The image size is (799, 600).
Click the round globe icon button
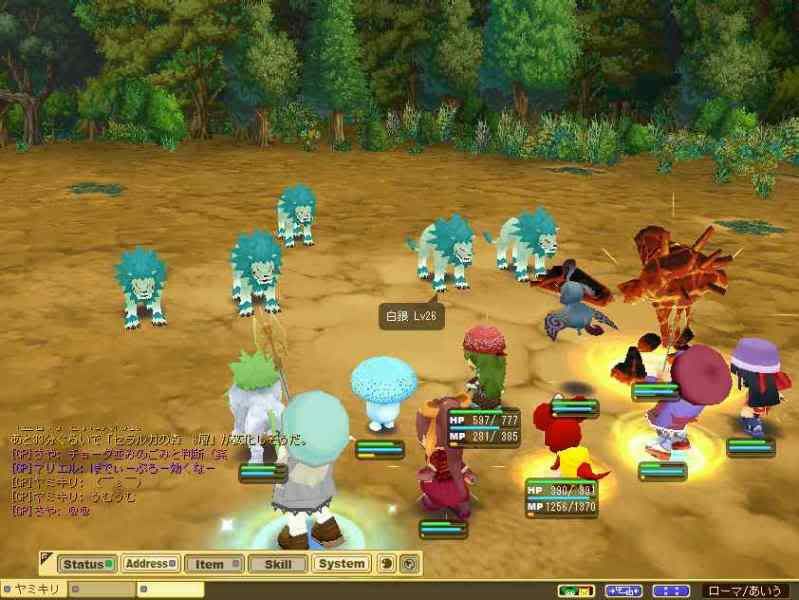pos(408,564)
